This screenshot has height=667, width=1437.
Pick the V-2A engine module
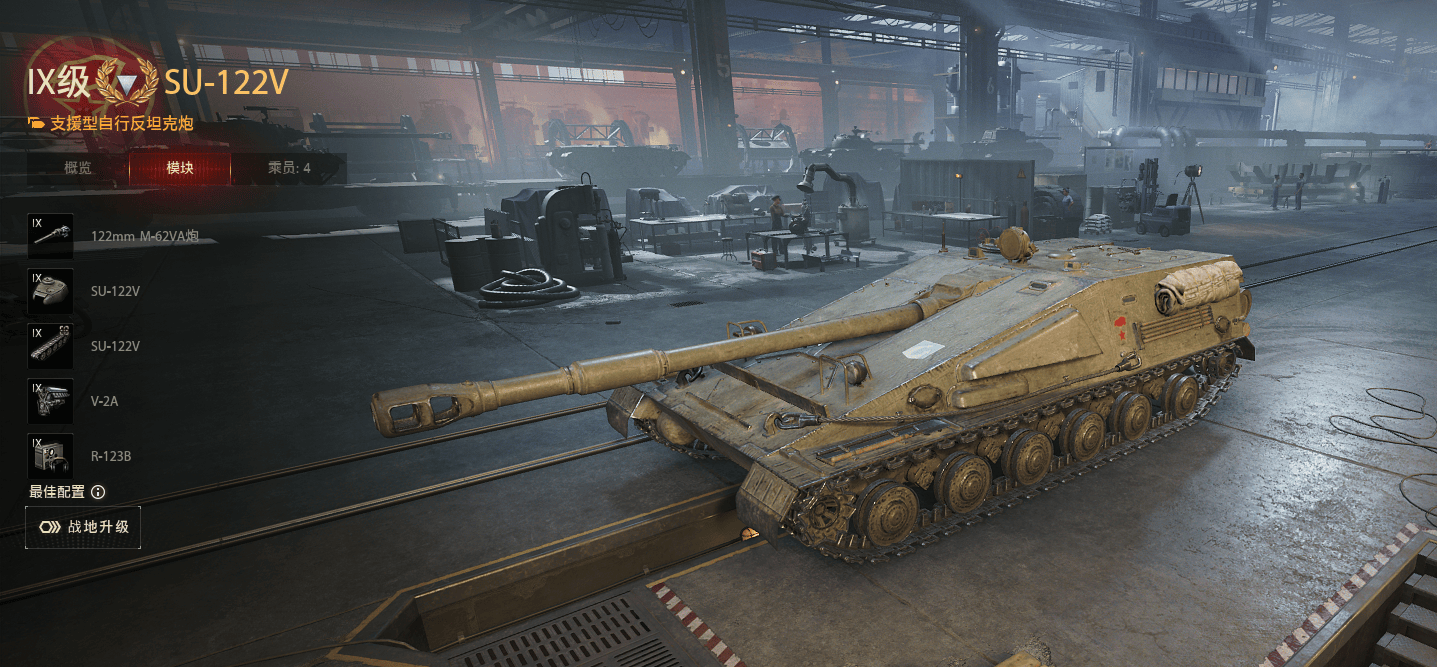pyautogui.click(x=51, y=401)
